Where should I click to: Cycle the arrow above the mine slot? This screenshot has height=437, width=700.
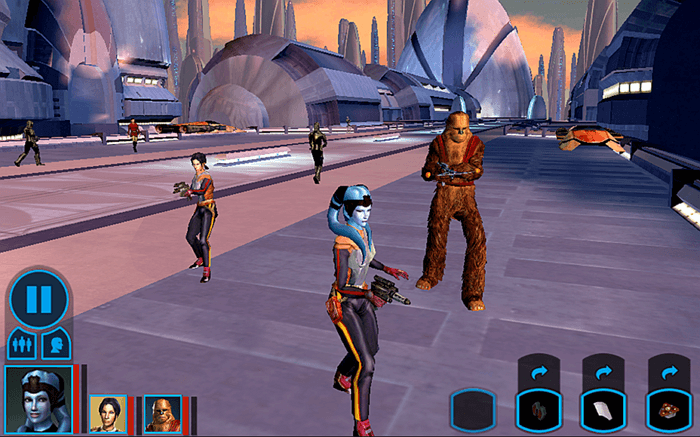click(x=668, y=370)
